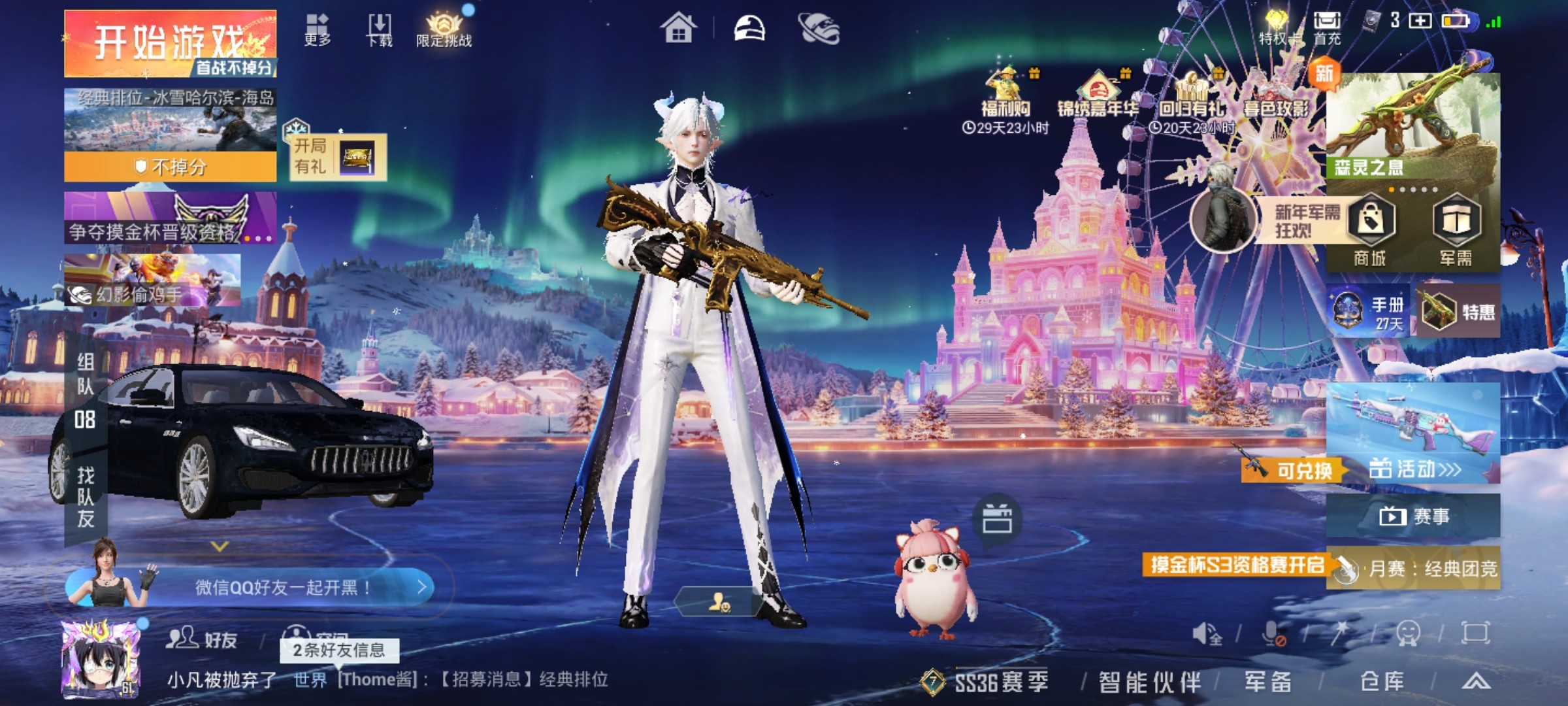
Task: Open the SS36赛季 season page
Action: [x=987, y=682]
